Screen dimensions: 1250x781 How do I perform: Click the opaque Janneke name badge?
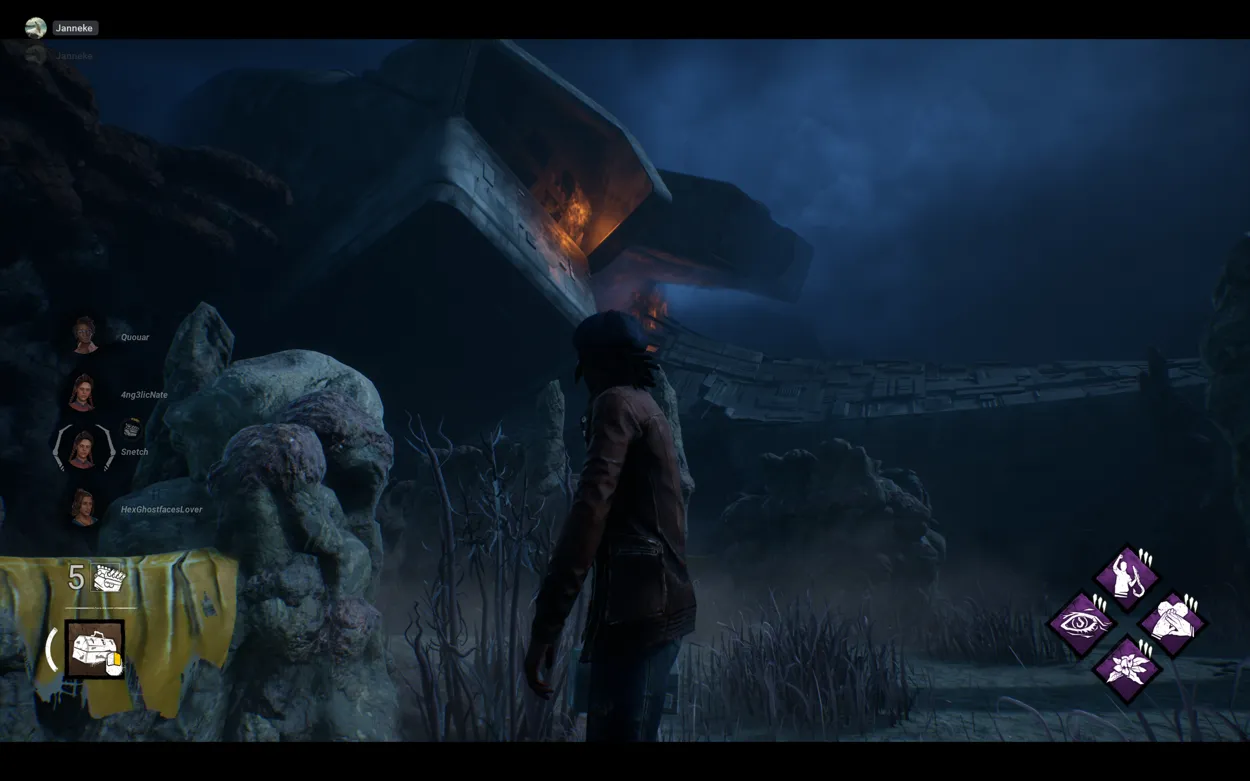[x=74, y=28]
